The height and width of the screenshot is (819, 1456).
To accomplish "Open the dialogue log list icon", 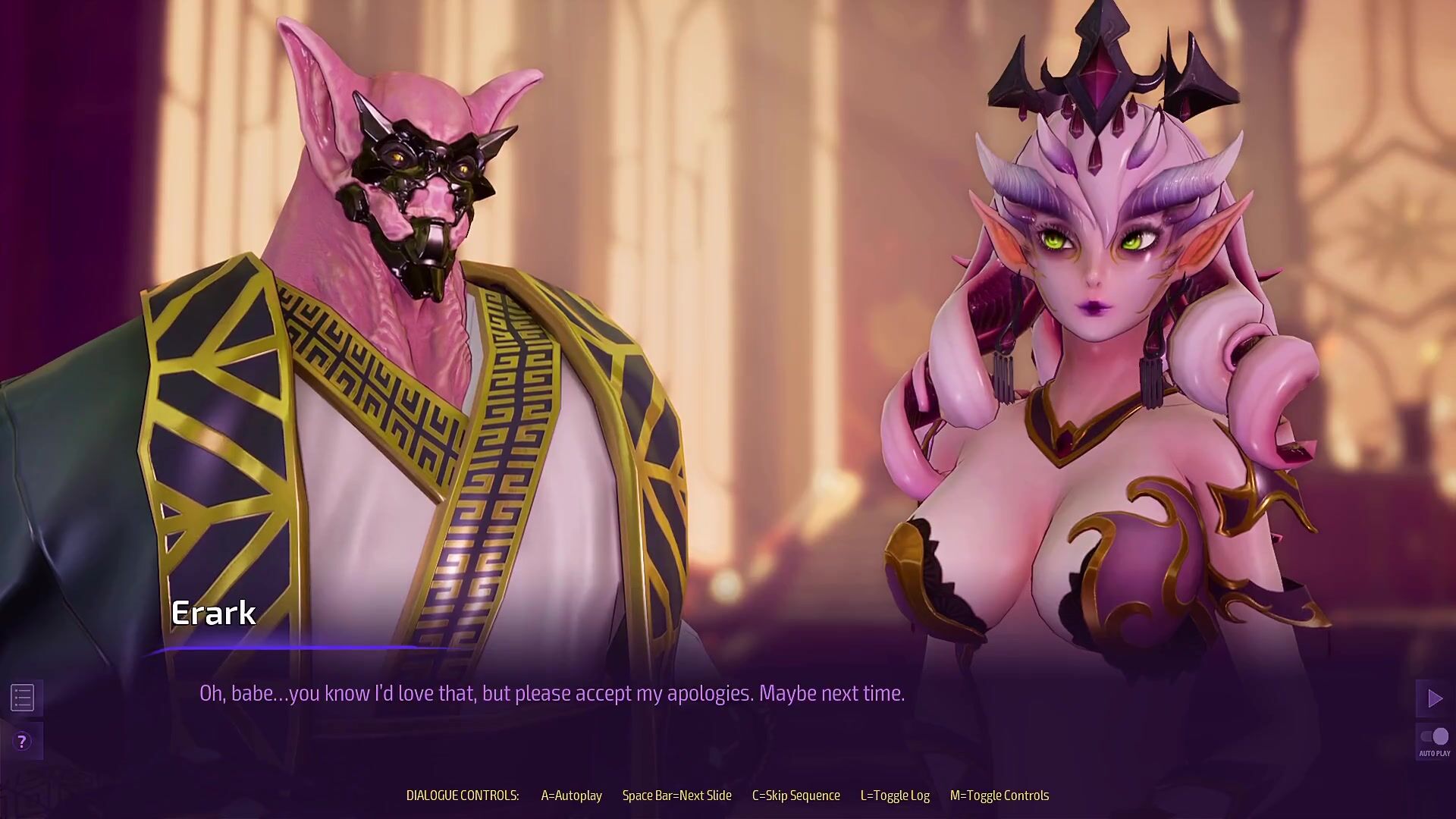I will (x=23, y=698).
